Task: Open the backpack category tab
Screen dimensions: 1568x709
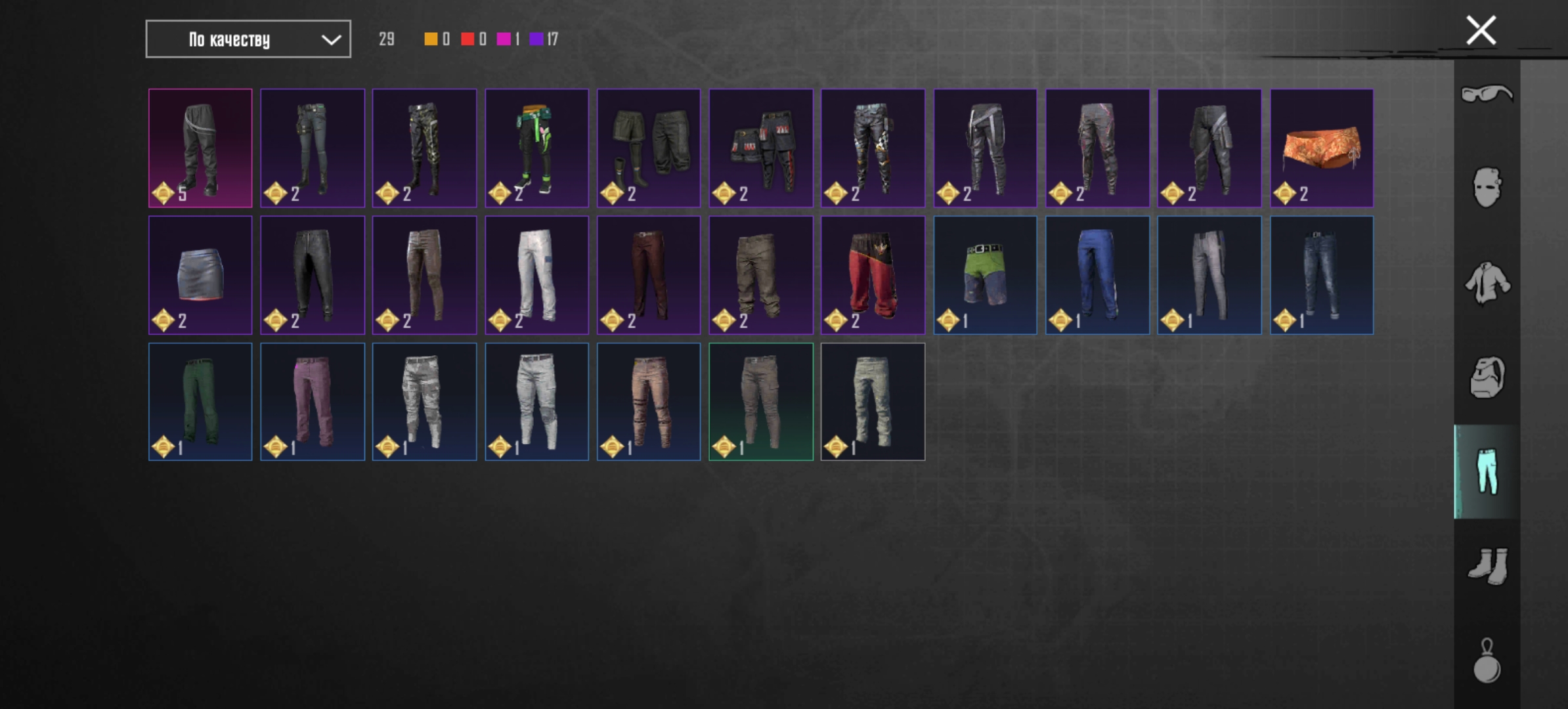Action: click(1487, 377)
